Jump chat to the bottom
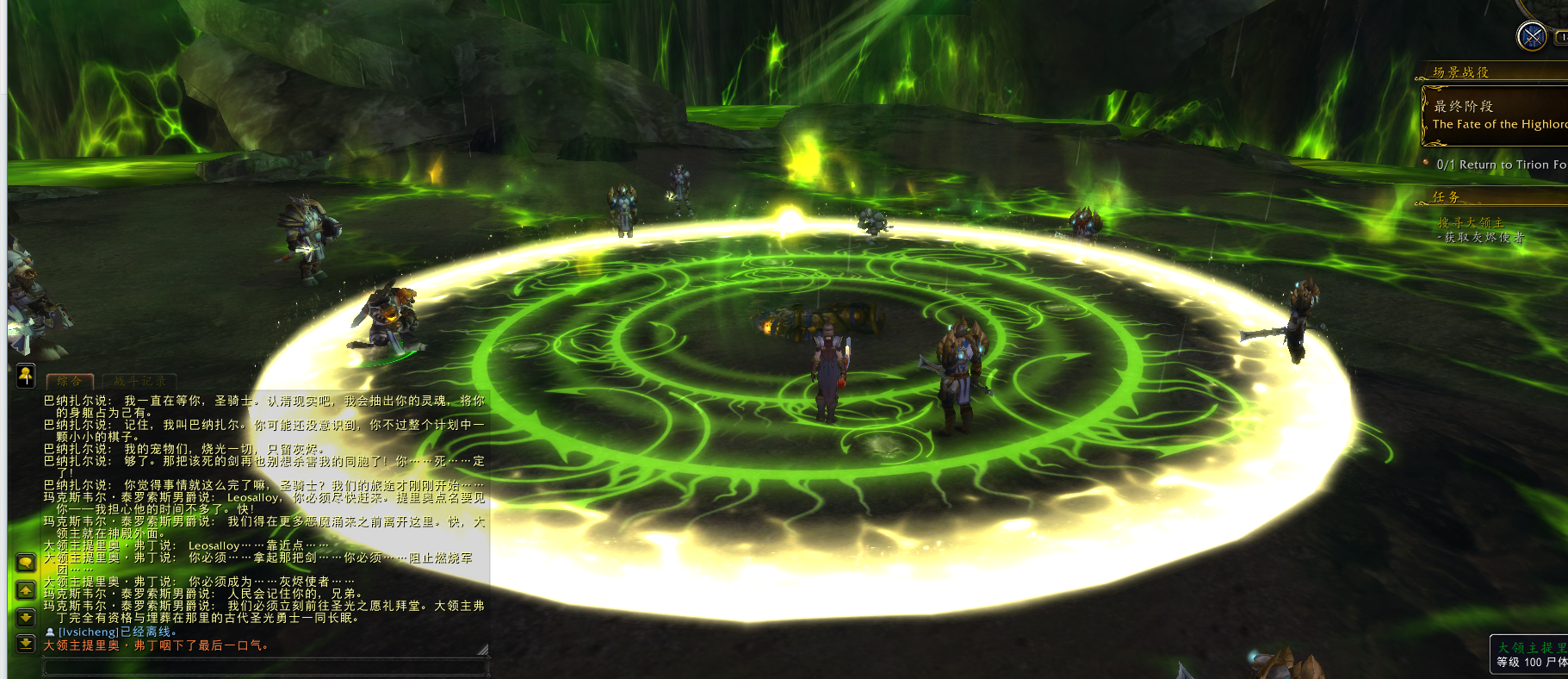 pos(26,644)
